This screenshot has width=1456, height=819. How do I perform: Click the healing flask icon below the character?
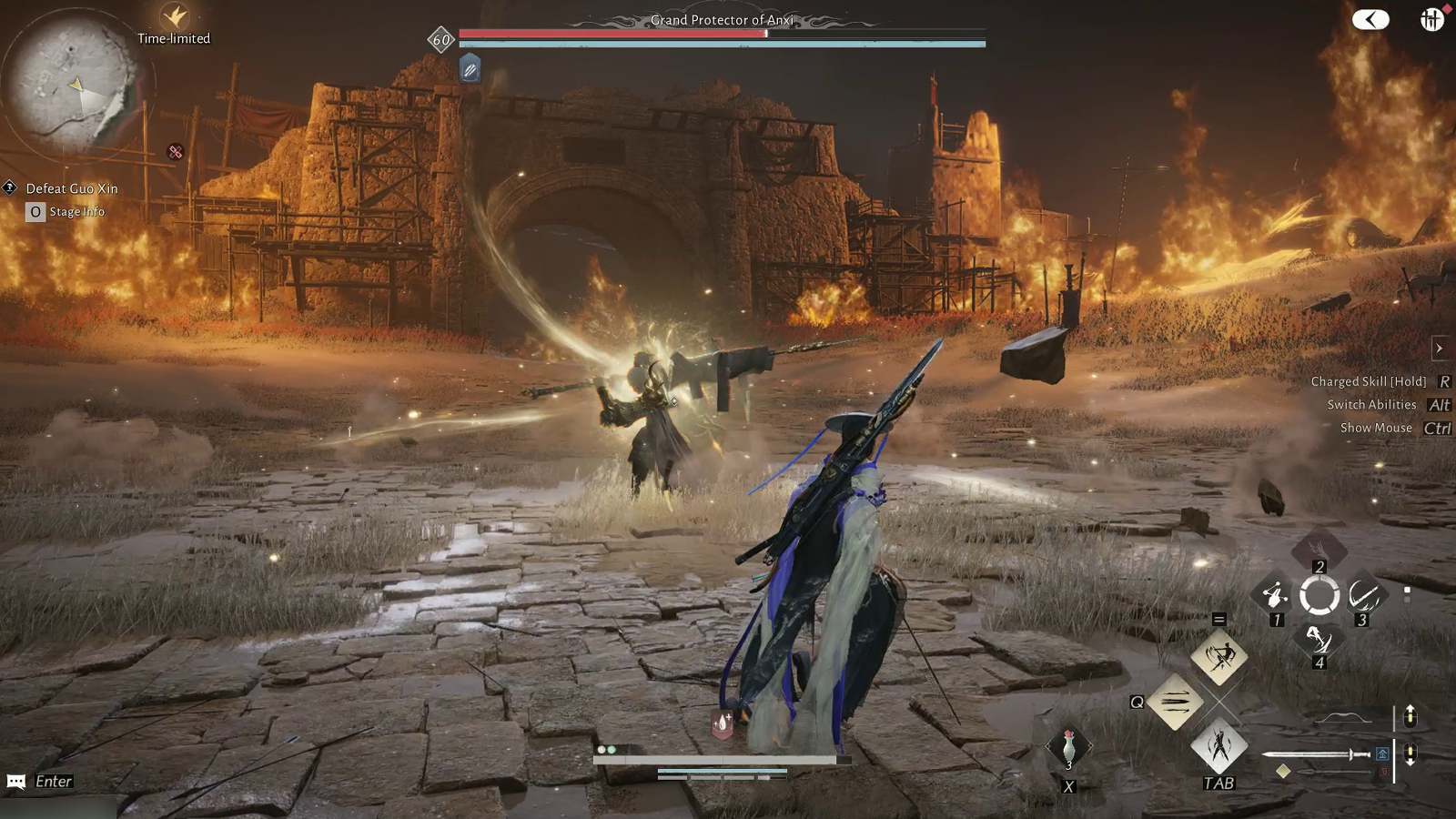coord(721,726)
